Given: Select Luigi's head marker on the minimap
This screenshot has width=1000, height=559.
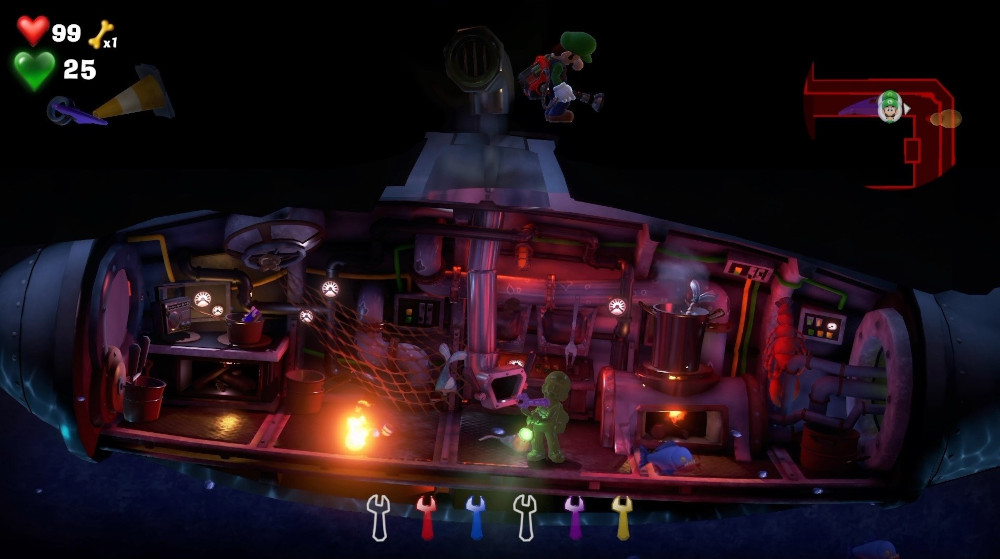Looking at the screenshot, I should (889, 104).
